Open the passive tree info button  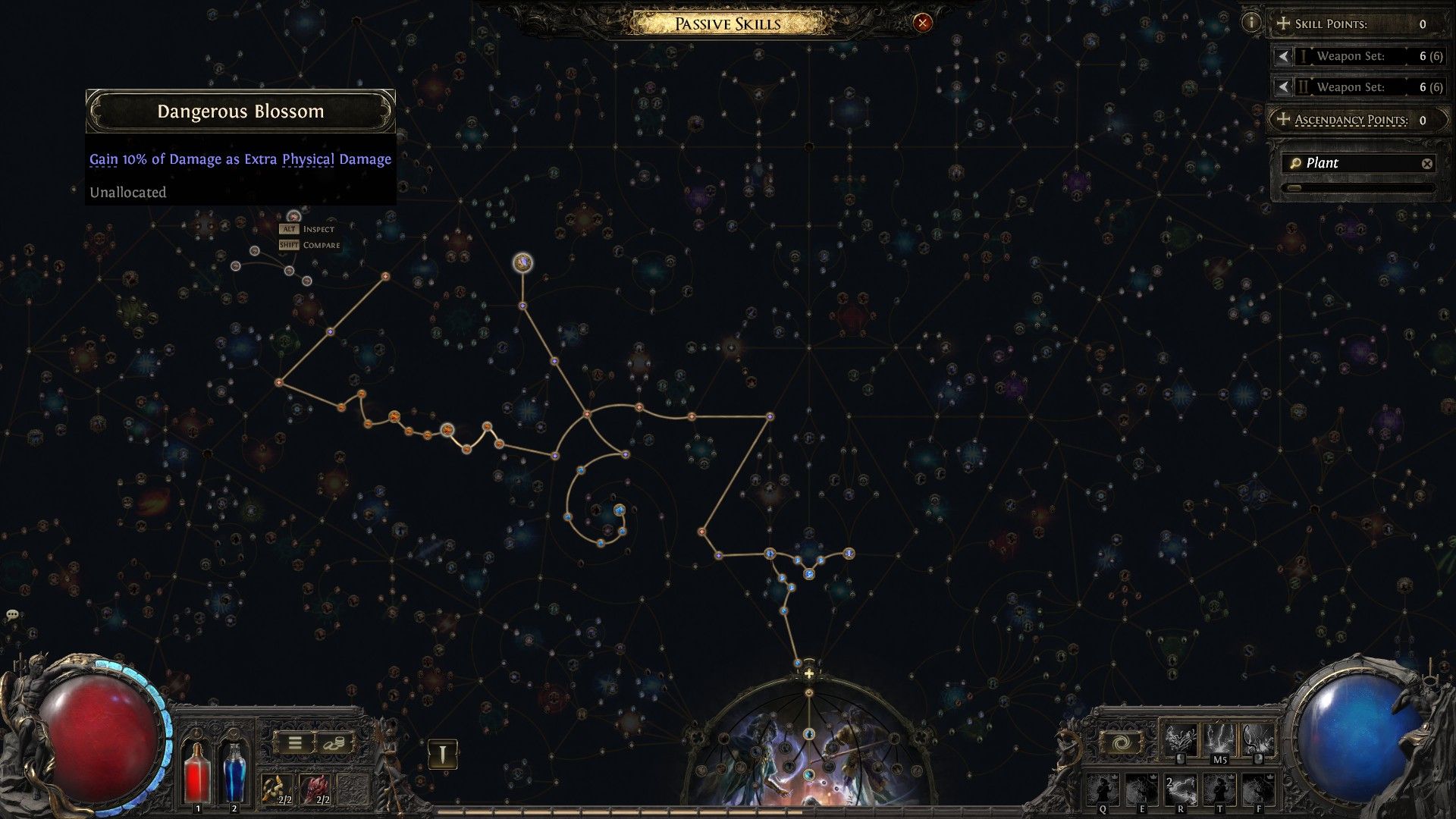tap(1251, 23)
